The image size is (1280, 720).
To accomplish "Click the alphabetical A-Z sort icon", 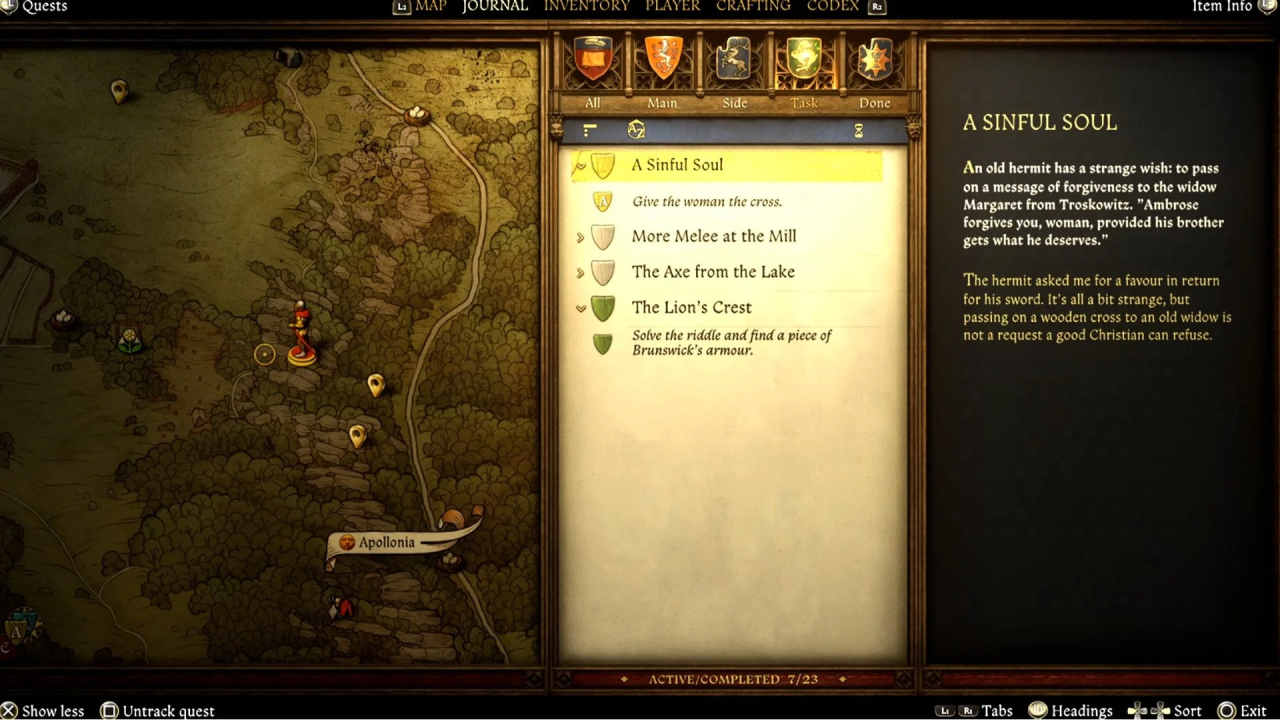I will [x=636, y=130].
